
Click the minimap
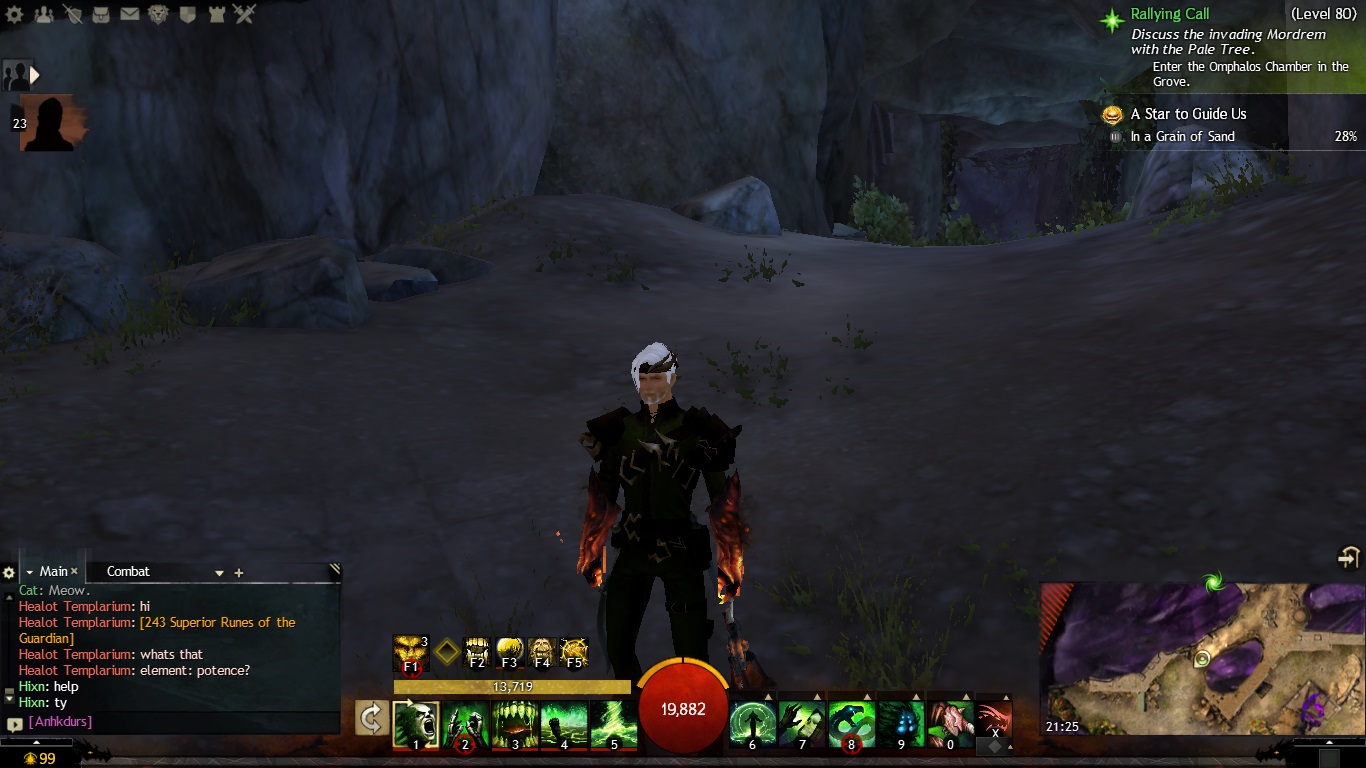pyautogui.click(x=1202, y=660)
